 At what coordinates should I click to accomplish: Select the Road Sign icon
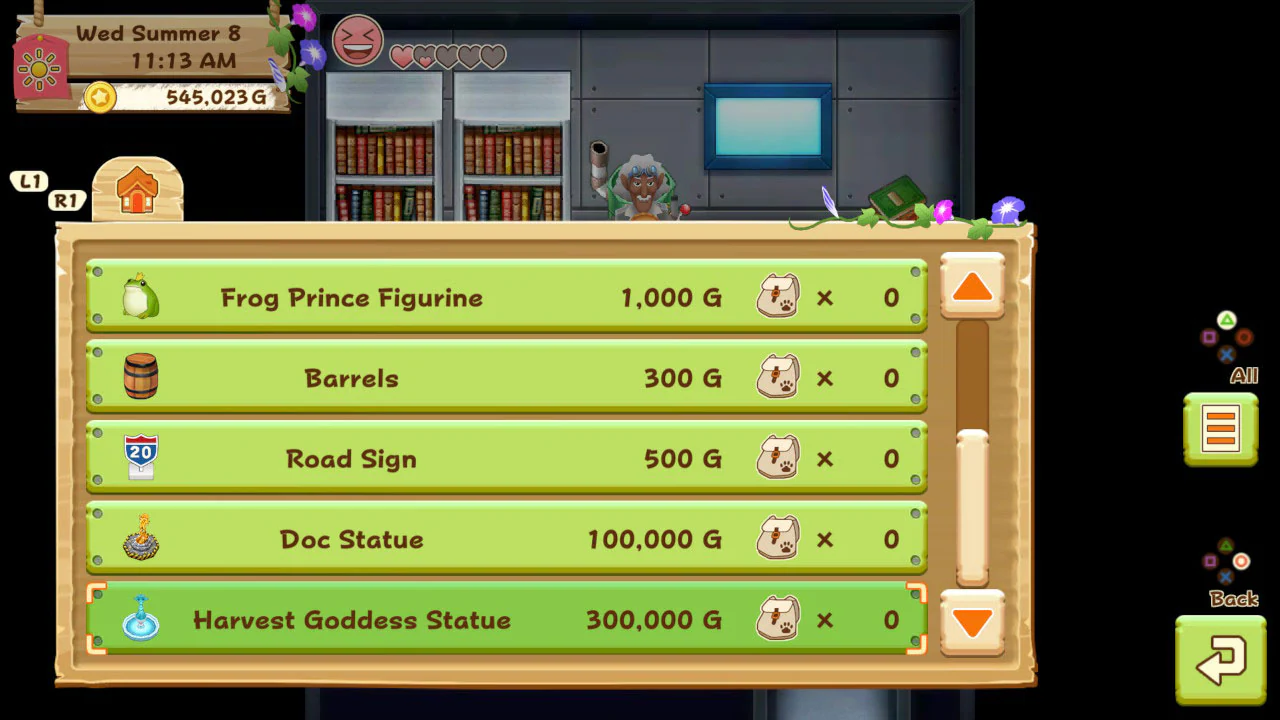140,458
